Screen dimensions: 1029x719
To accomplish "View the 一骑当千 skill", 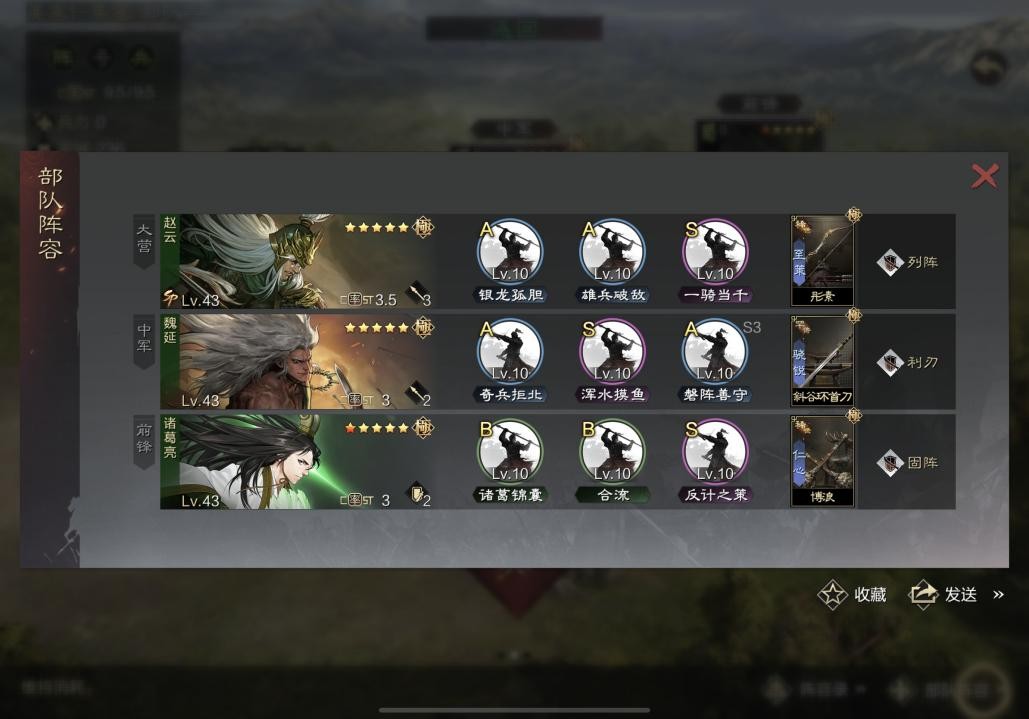I will [714, 252].
